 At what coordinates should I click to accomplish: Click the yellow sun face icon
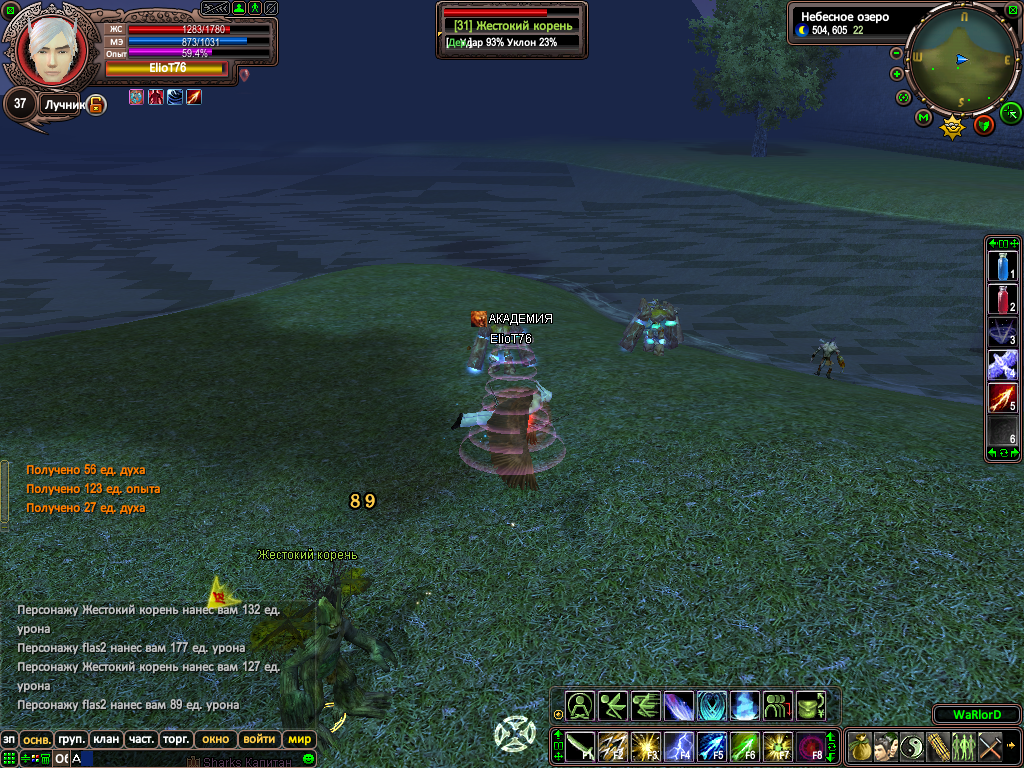953,126
